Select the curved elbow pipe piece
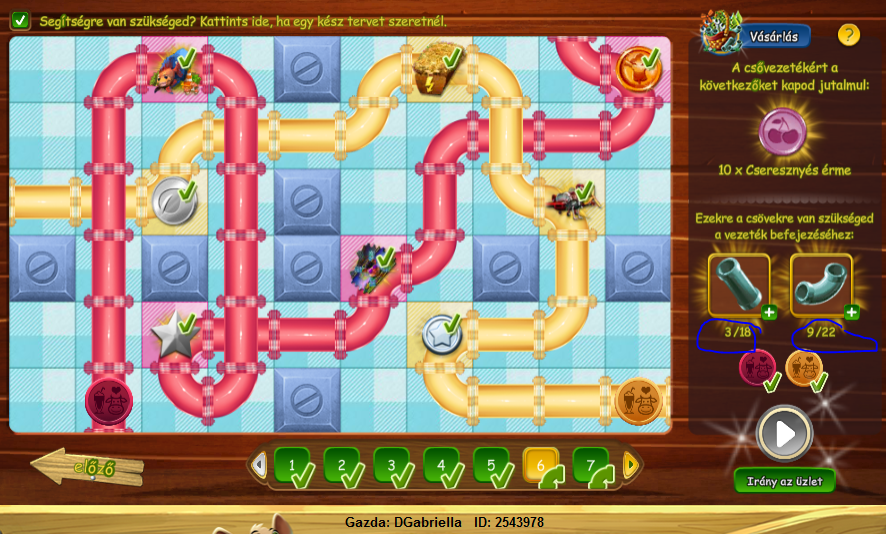886x534 pixels. [x=820, y=283]
